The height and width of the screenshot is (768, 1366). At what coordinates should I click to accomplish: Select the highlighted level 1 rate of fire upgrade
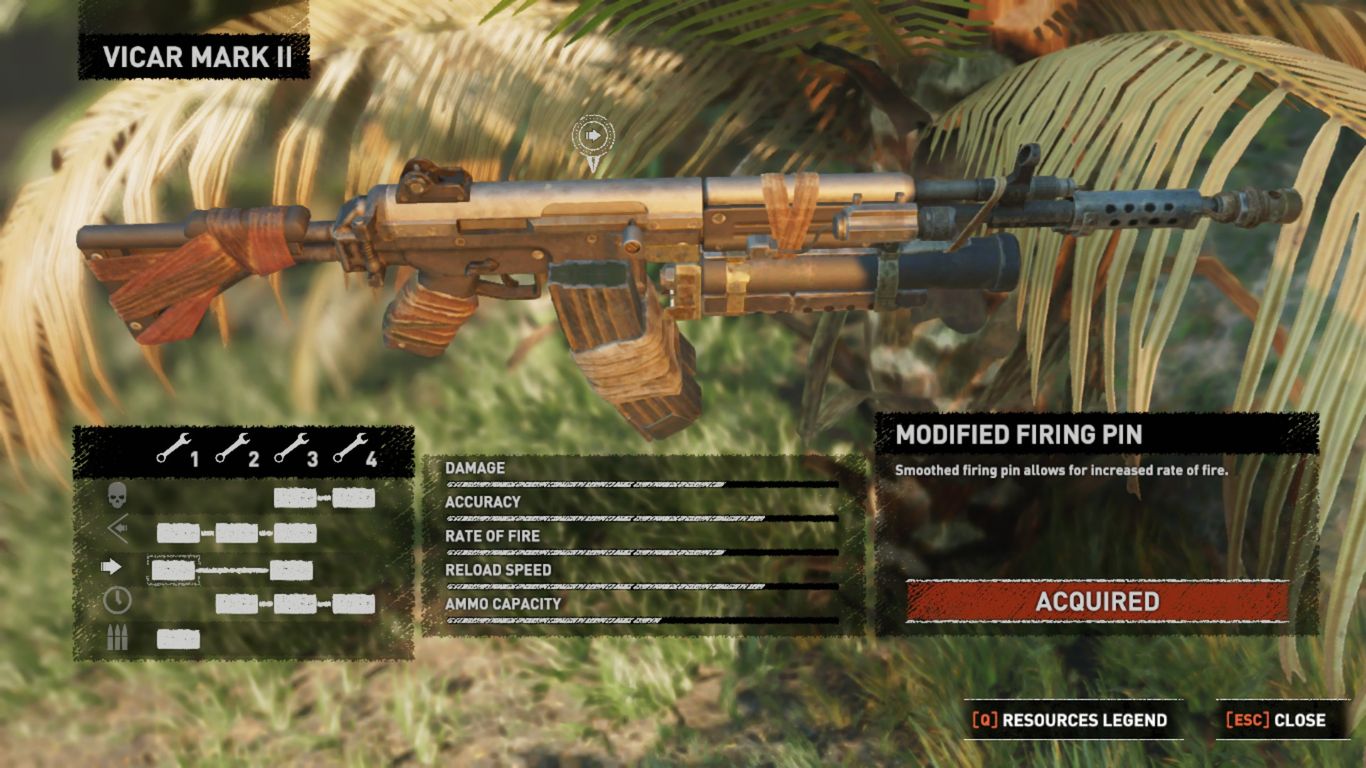click(x=172, y=571)
